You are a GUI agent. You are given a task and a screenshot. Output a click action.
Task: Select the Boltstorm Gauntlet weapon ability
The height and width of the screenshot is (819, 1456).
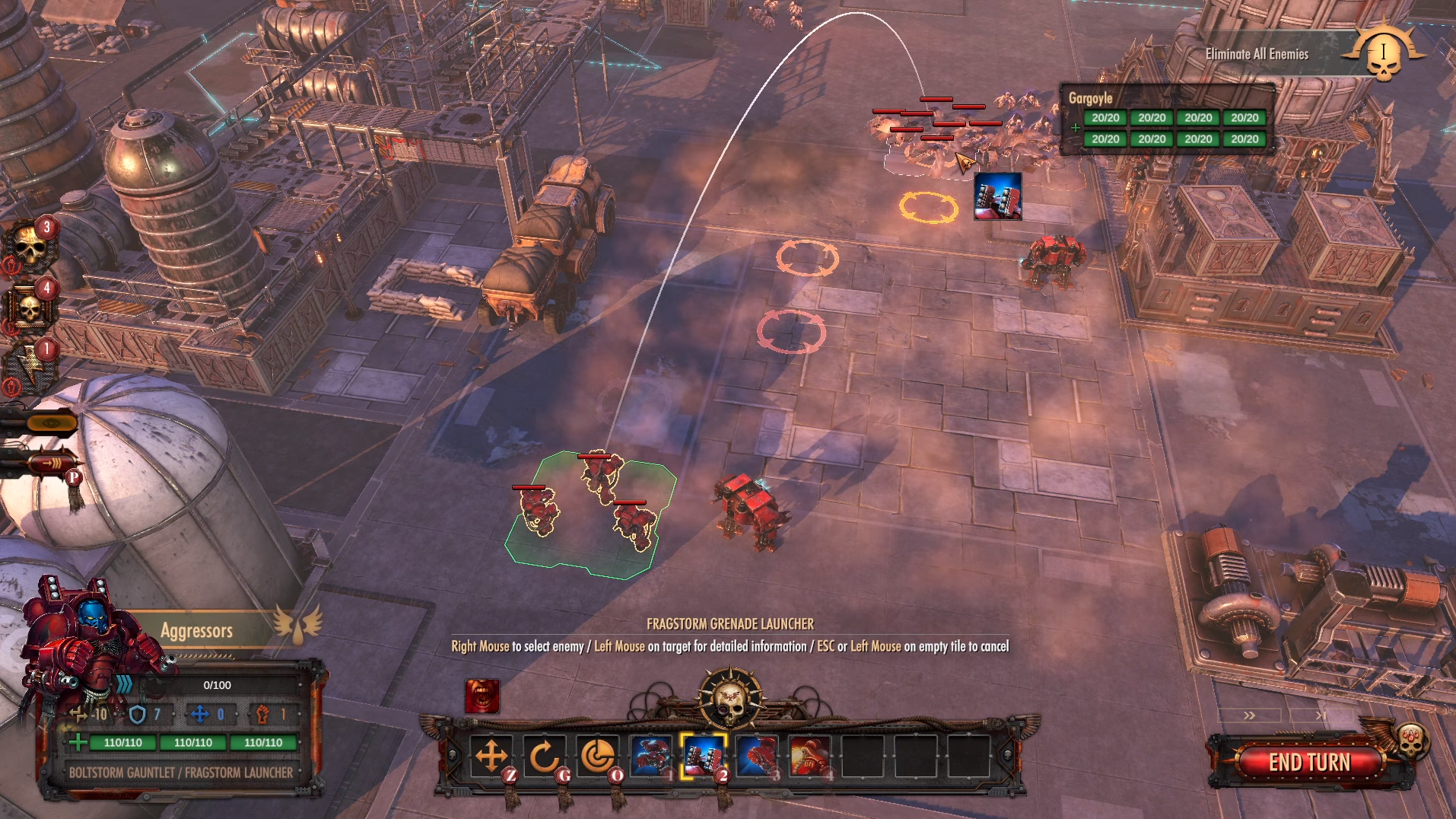coord(651,756)
